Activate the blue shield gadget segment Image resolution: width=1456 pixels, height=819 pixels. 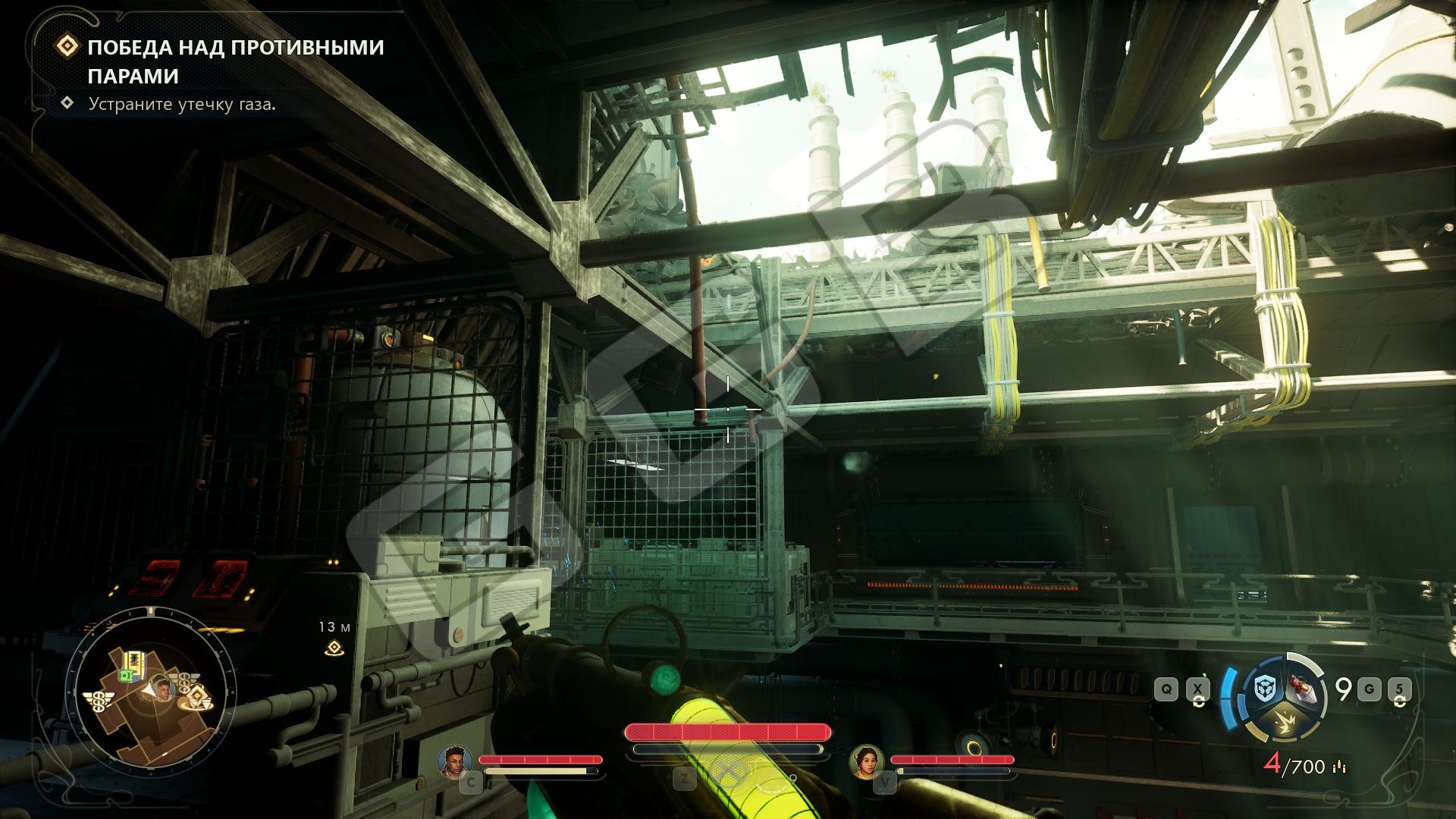pyautogui.click(x=1264, y=690)
